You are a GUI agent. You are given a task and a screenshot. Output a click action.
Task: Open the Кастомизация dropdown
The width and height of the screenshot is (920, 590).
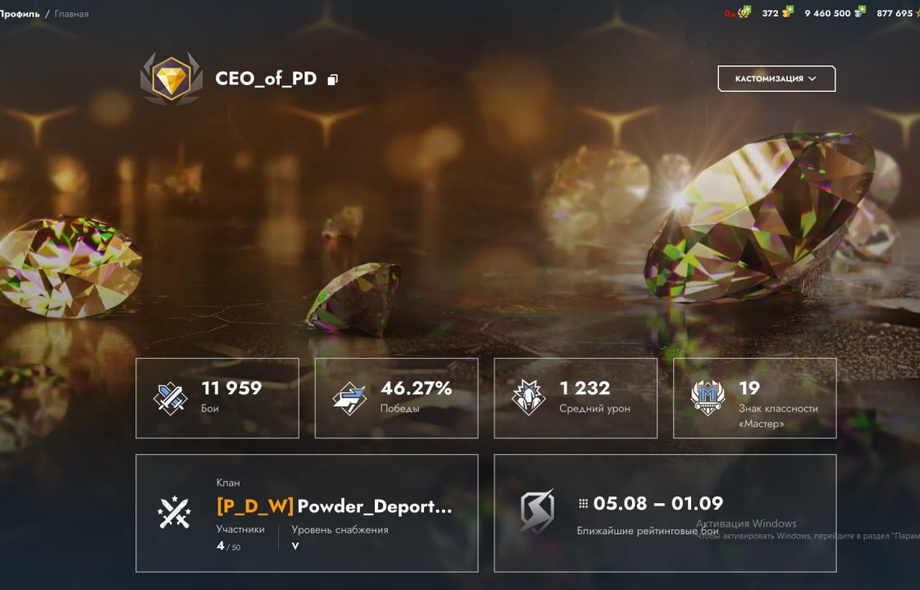(x=776, y=79)
